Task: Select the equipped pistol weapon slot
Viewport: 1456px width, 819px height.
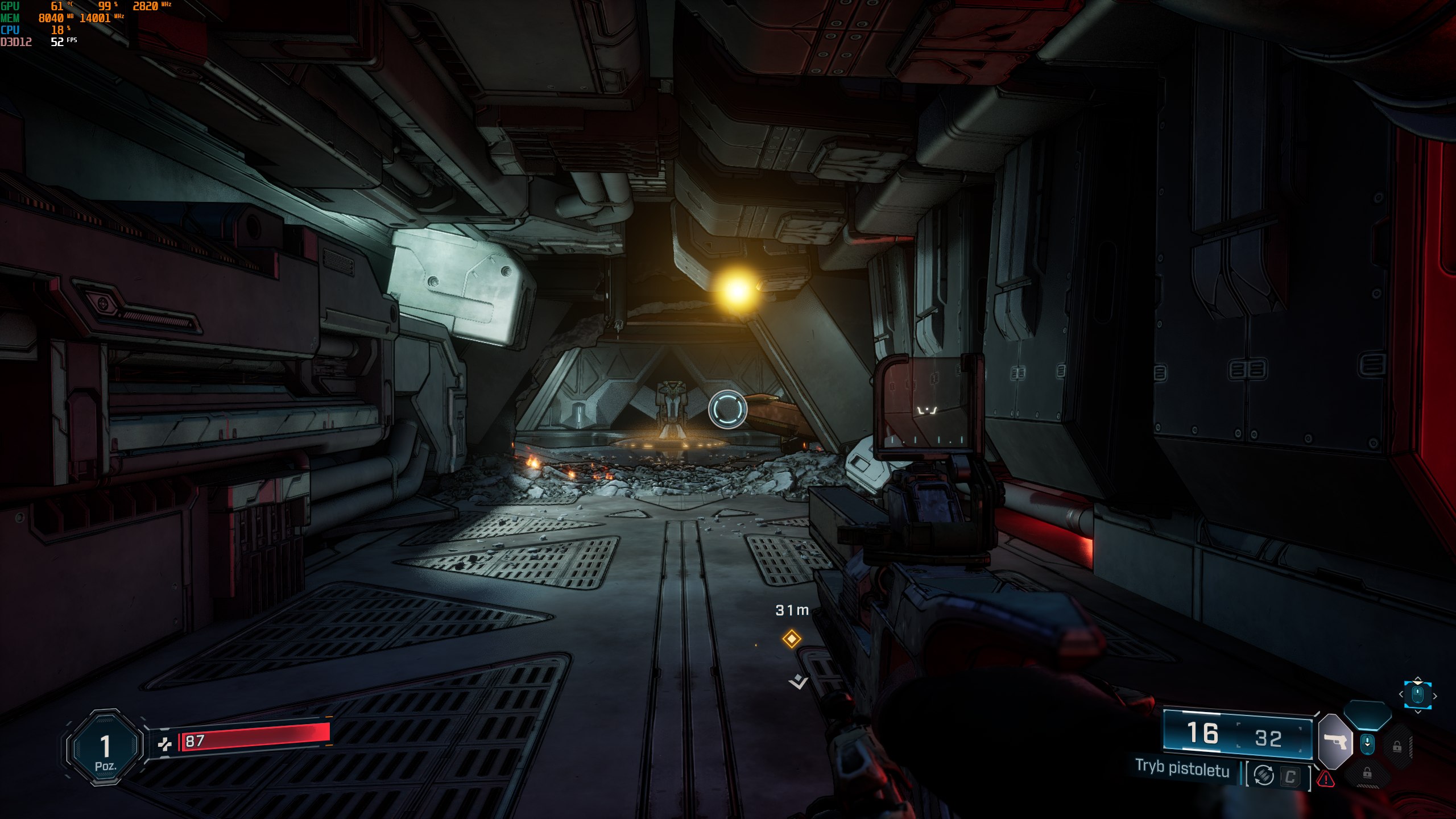Action: point(1335,742)
